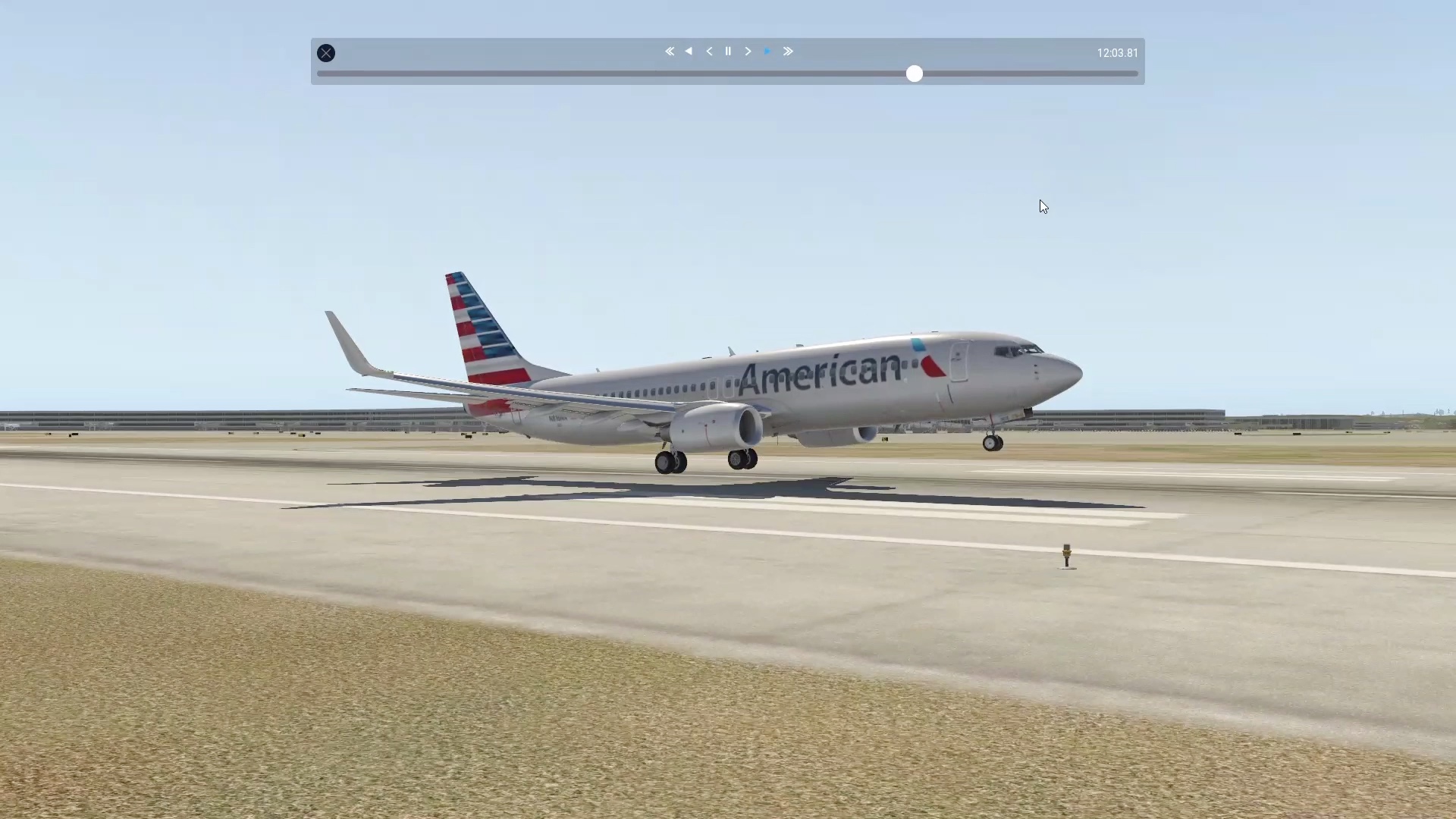Select the 12:03.81 time readout
The image size is (1456, 819).
pos(1116,52)
